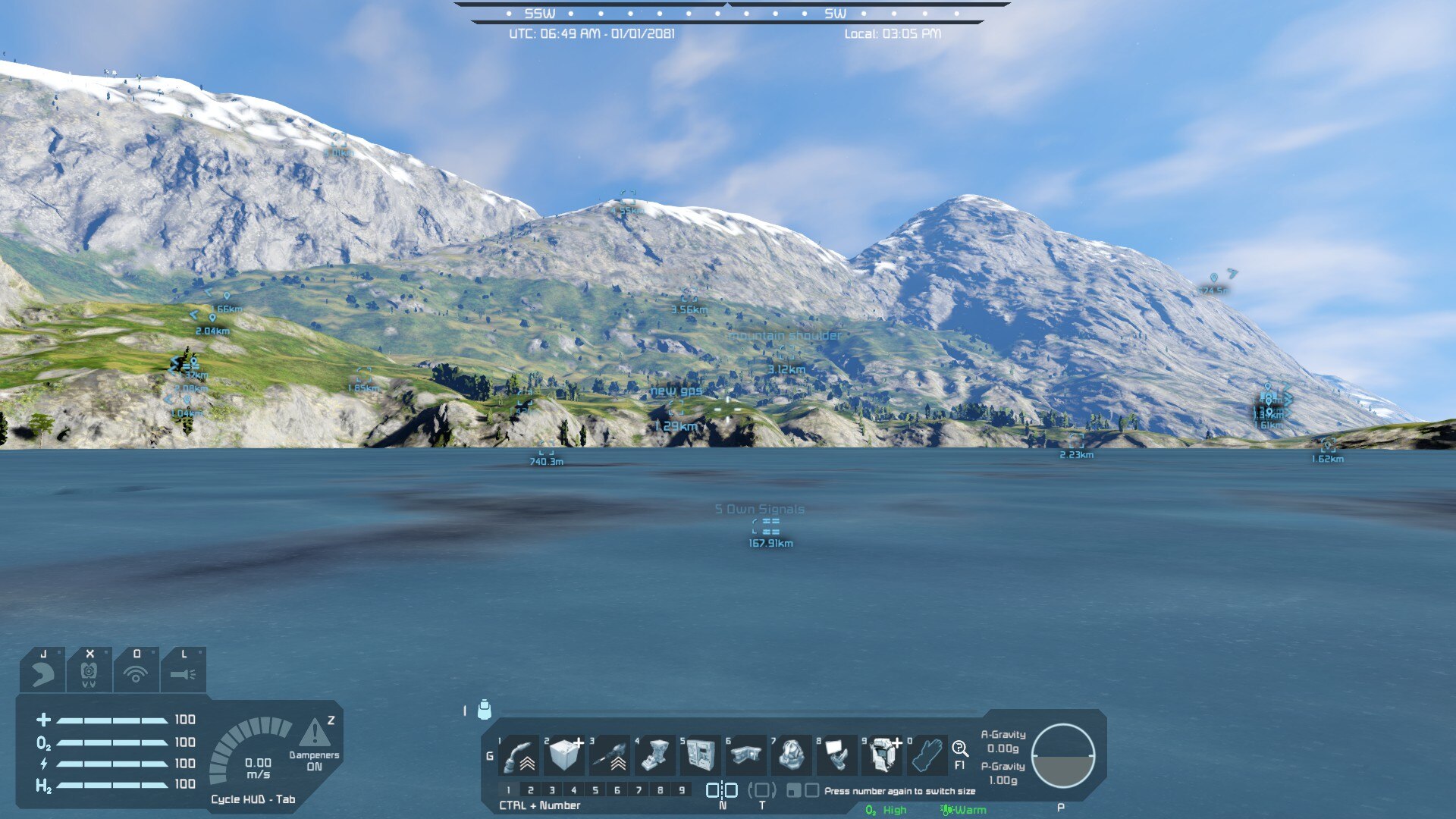Click the symmetry mirror mode icon

click(x=722, y=790)
